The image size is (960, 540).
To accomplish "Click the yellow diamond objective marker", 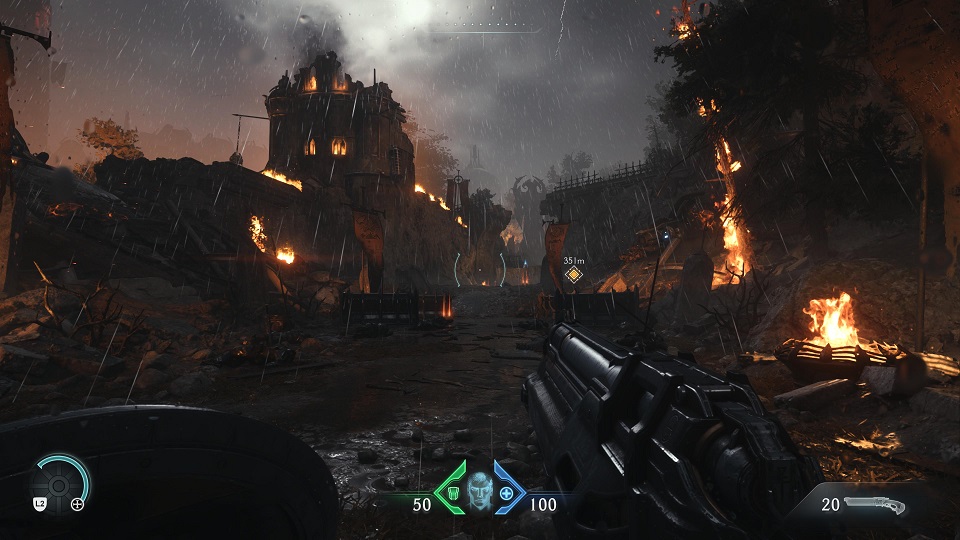I will tap(573, 275).
